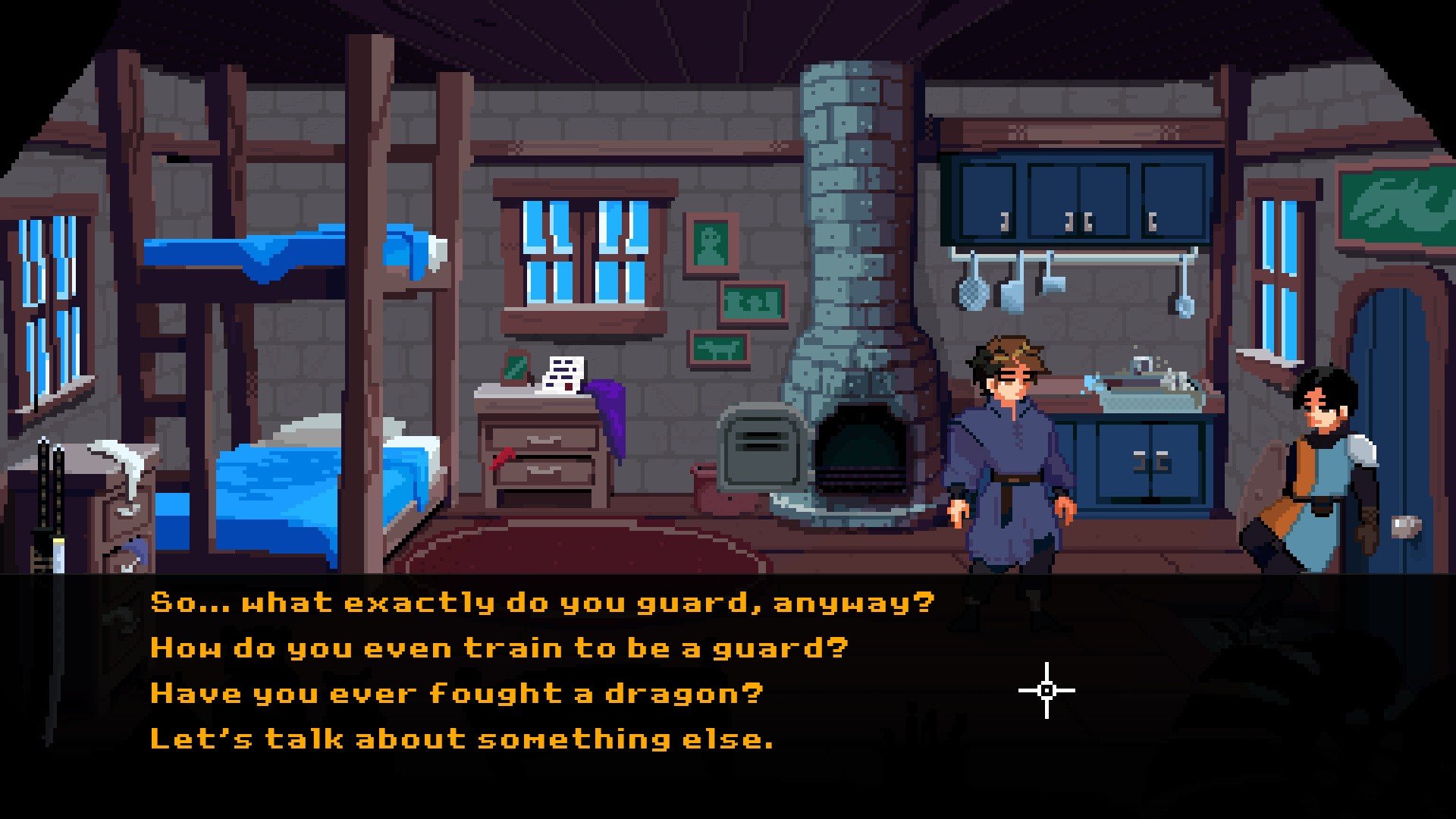Select "Let's talk about something else."
This screenshot has width=1456, height=819.
coord(462,739)
